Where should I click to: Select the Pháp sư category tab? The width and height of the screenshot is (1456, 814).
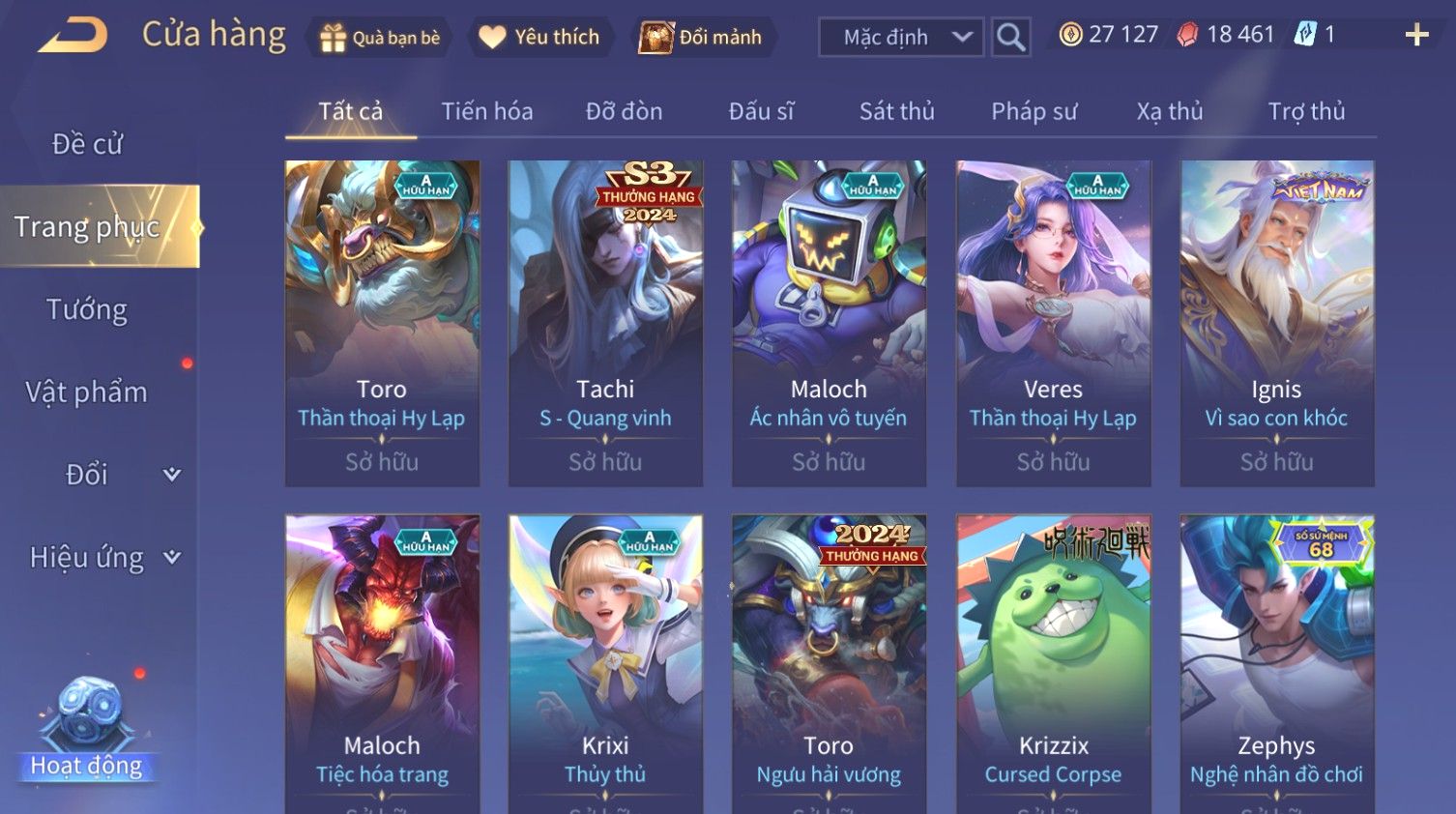[1034, 112]
